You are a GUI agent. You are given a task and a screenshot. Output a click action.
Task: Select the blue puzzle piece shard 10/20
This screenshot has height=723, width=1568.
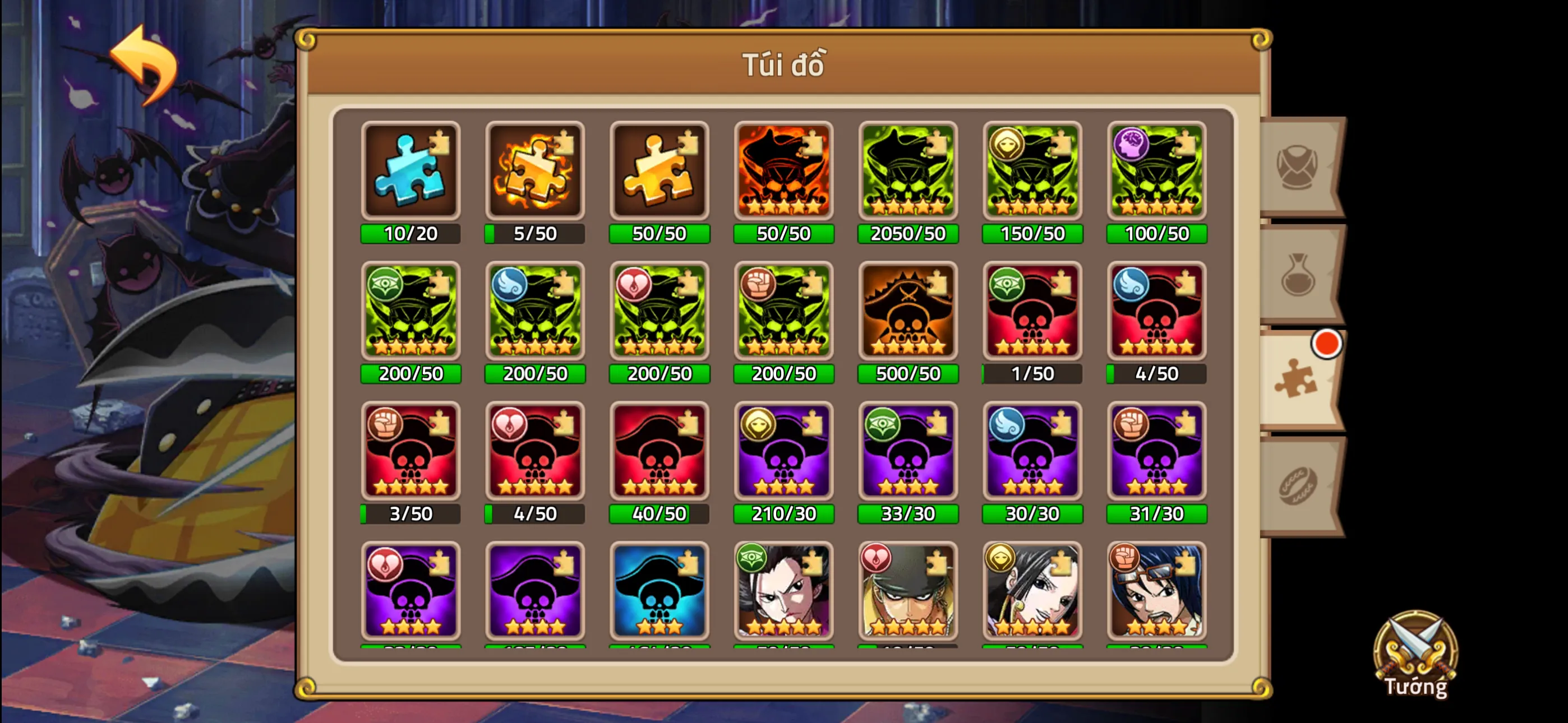coord(411,170)
